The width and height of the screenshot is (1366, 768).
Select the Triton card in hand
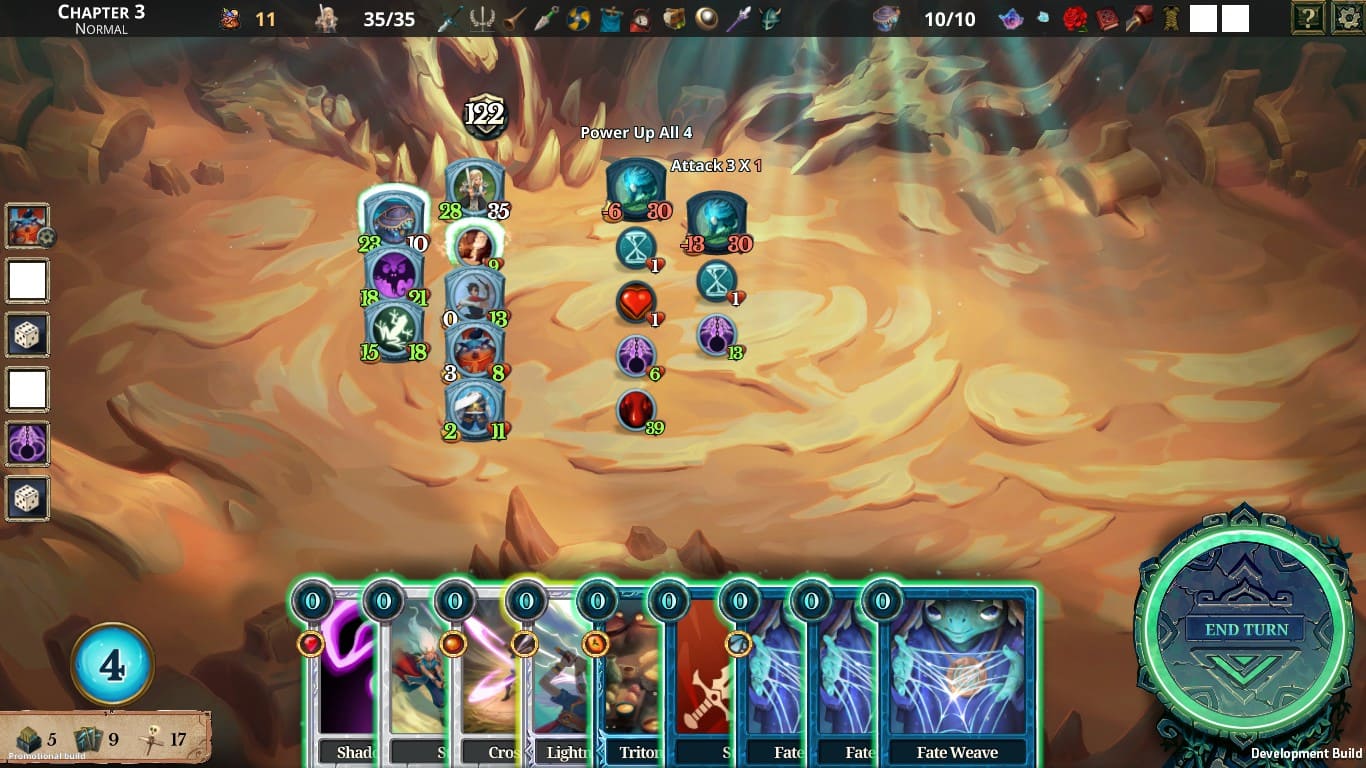coord(630,680)
